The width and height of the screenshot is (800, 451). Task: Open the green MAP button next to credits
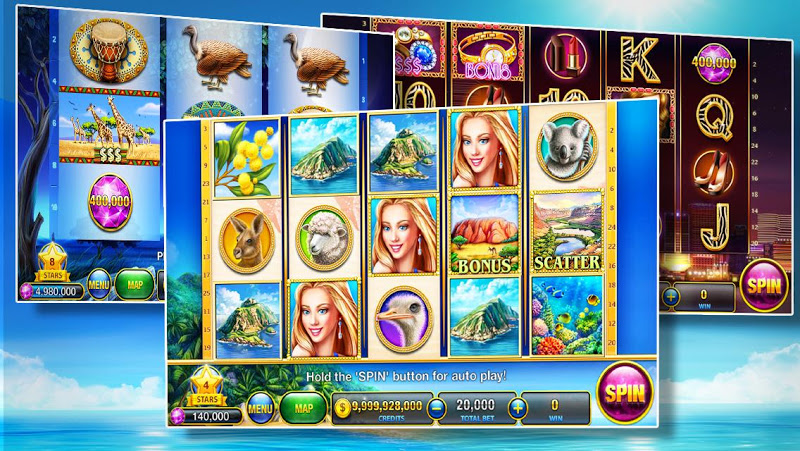[302, 408]
